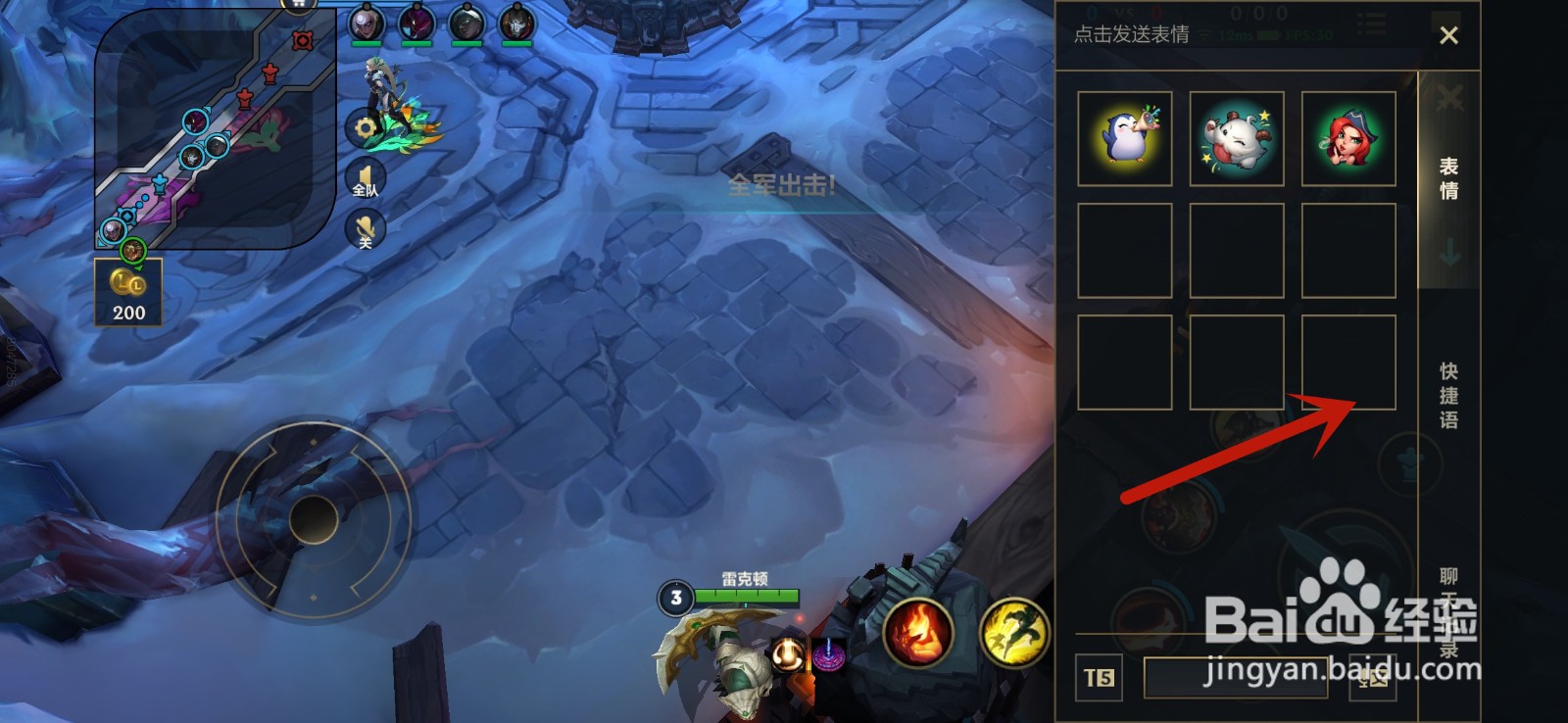Send the party penguin emote
1568x723 pixels.
pos(1125,139)
